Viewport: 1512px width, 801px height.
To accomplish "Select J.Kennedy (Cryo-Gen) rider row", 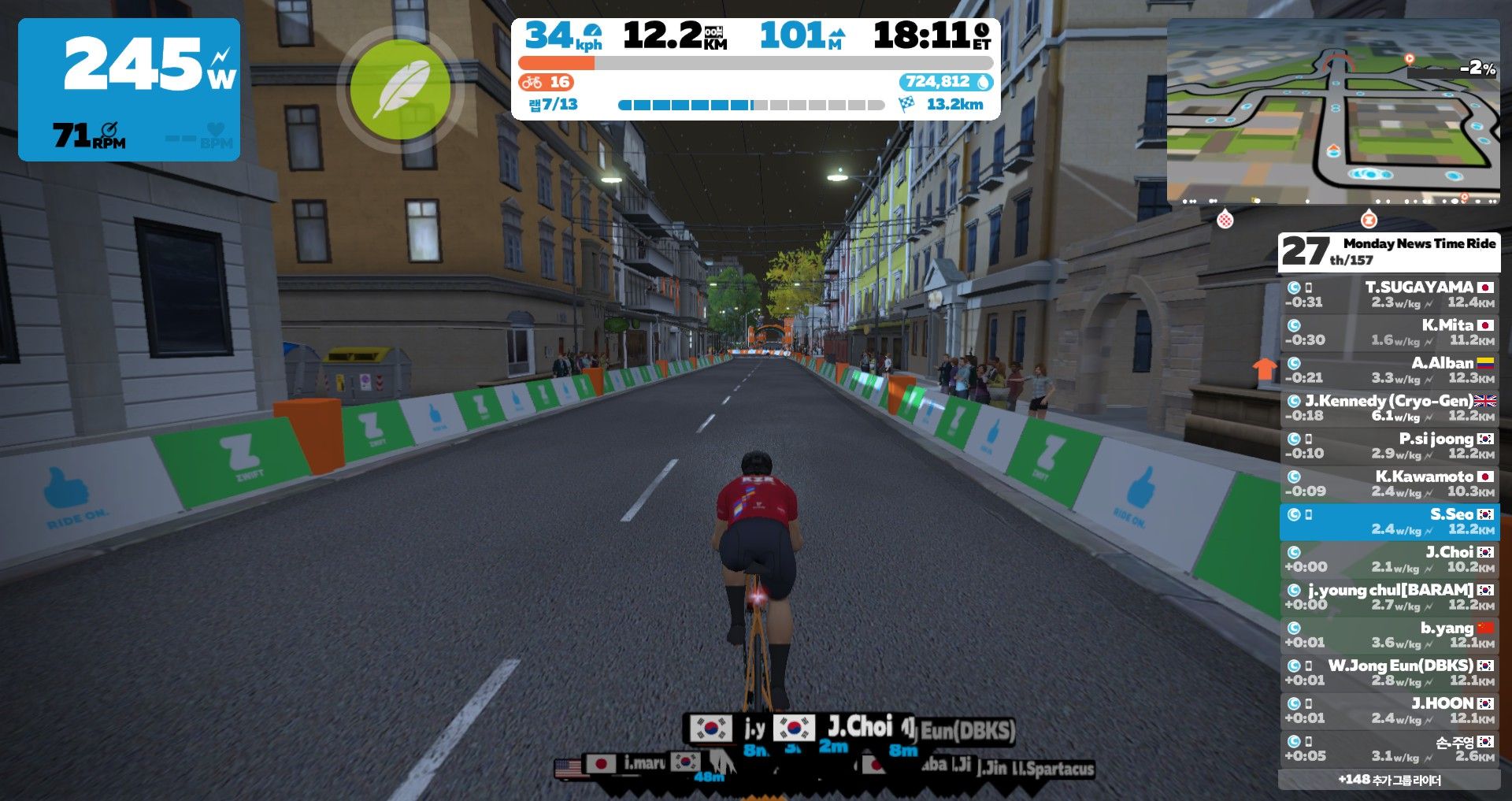I will [x=1389, y=408].
